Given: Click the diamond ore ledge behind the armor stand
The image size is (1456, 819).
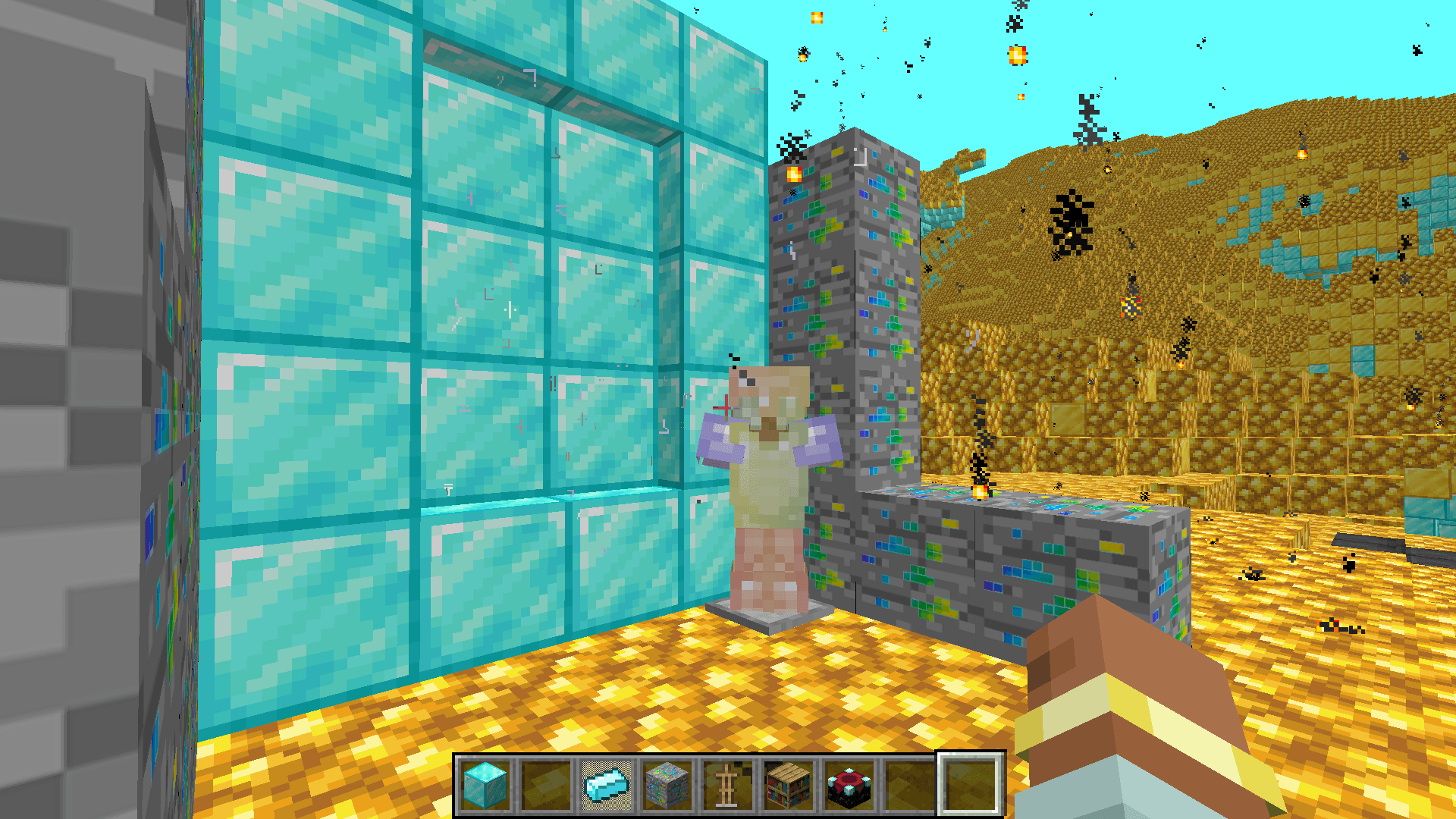Looking at the screenshot, I should (986, 554).
